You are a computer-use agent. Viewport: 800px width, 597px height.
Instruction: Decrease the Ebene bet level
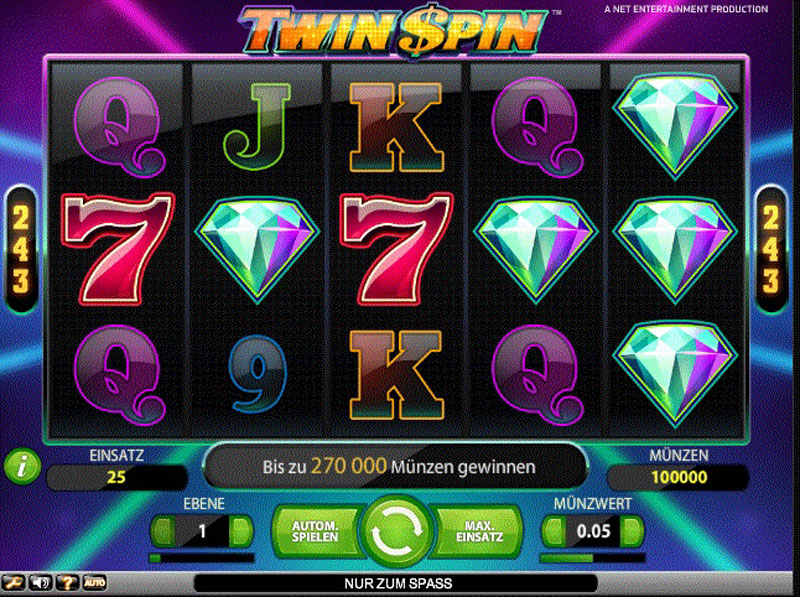coord(164,531)
